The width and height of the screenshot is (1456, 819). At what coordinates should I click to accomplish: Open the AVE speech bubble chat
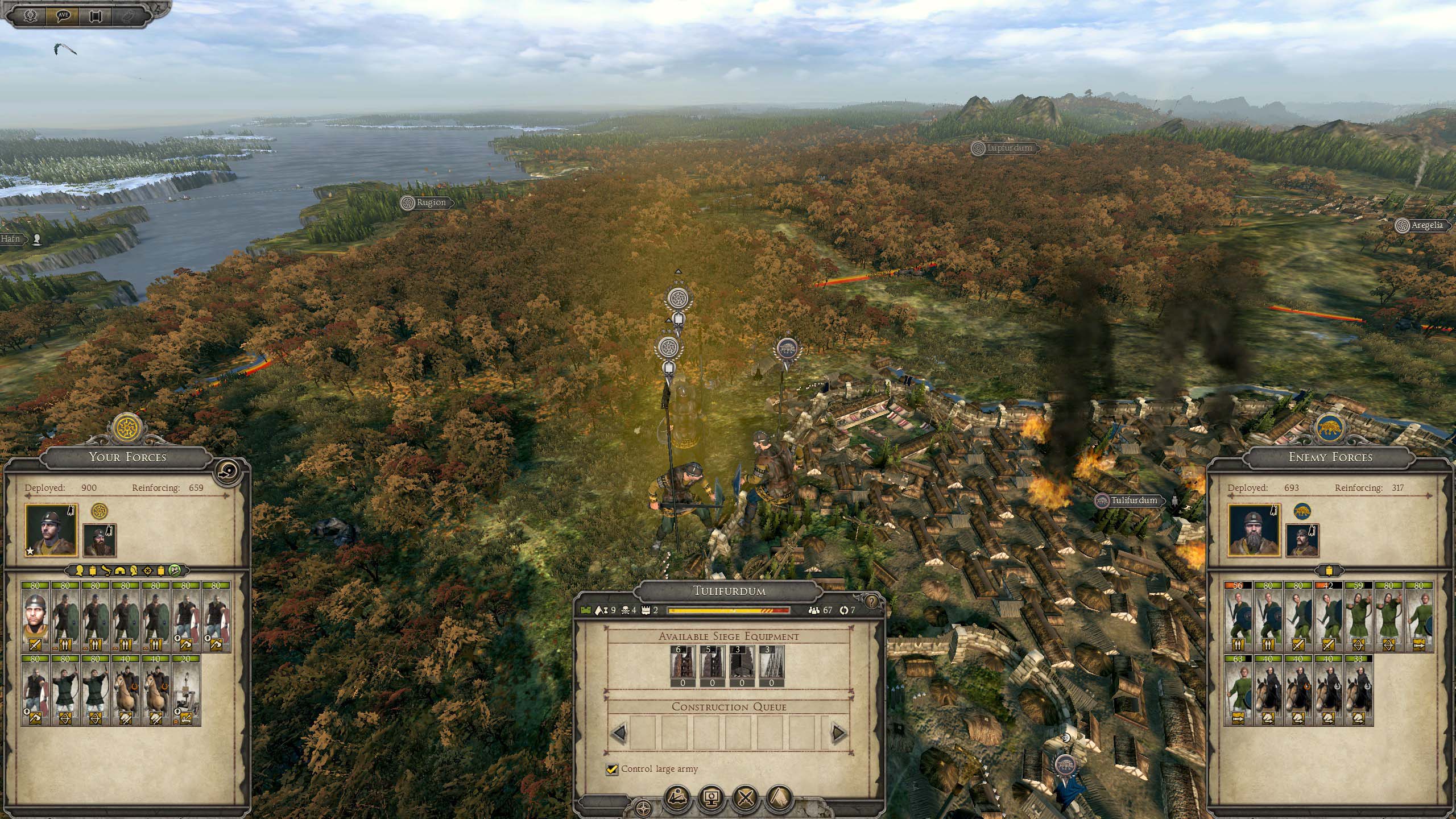click(63, 15)
